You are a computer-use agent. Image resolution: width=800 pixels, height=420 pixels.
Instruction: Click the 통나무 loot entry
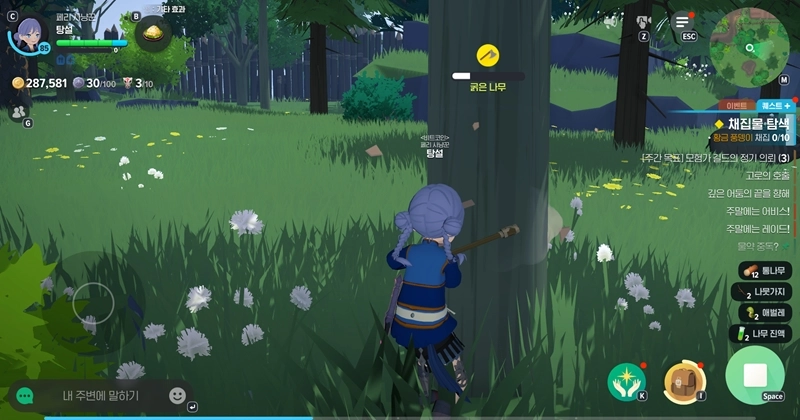tap(767, 270)
